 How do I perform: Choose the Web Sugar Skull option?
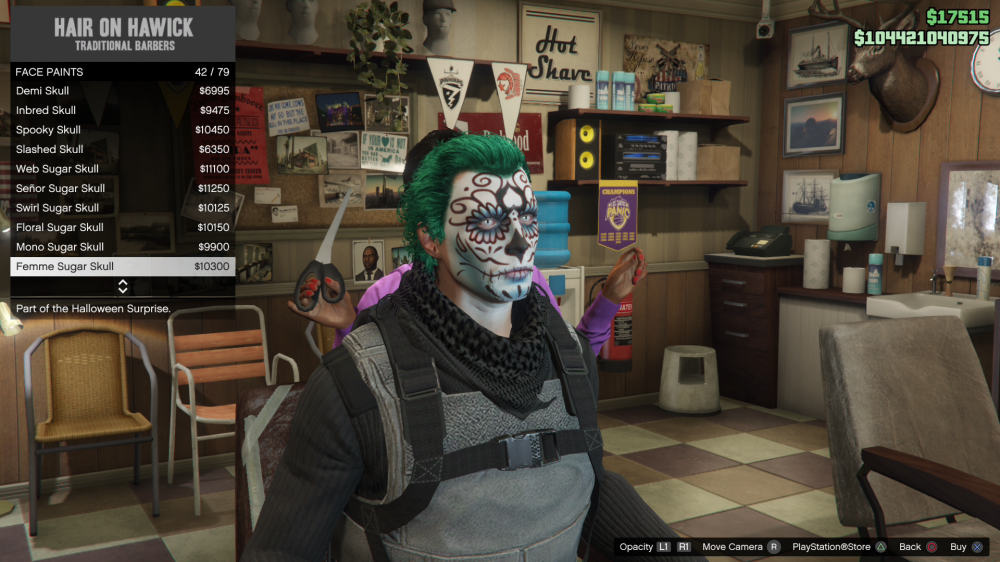tap(122, 169)
